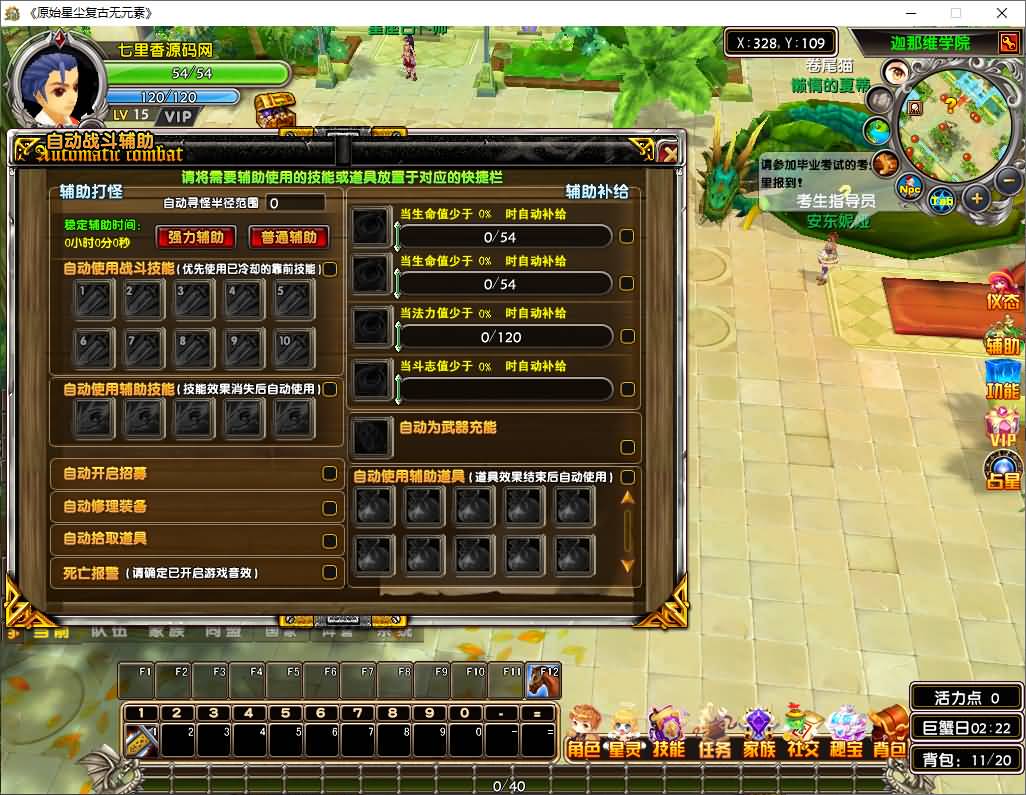Start 普通辅助 normal assist mode

coord(289,237)
